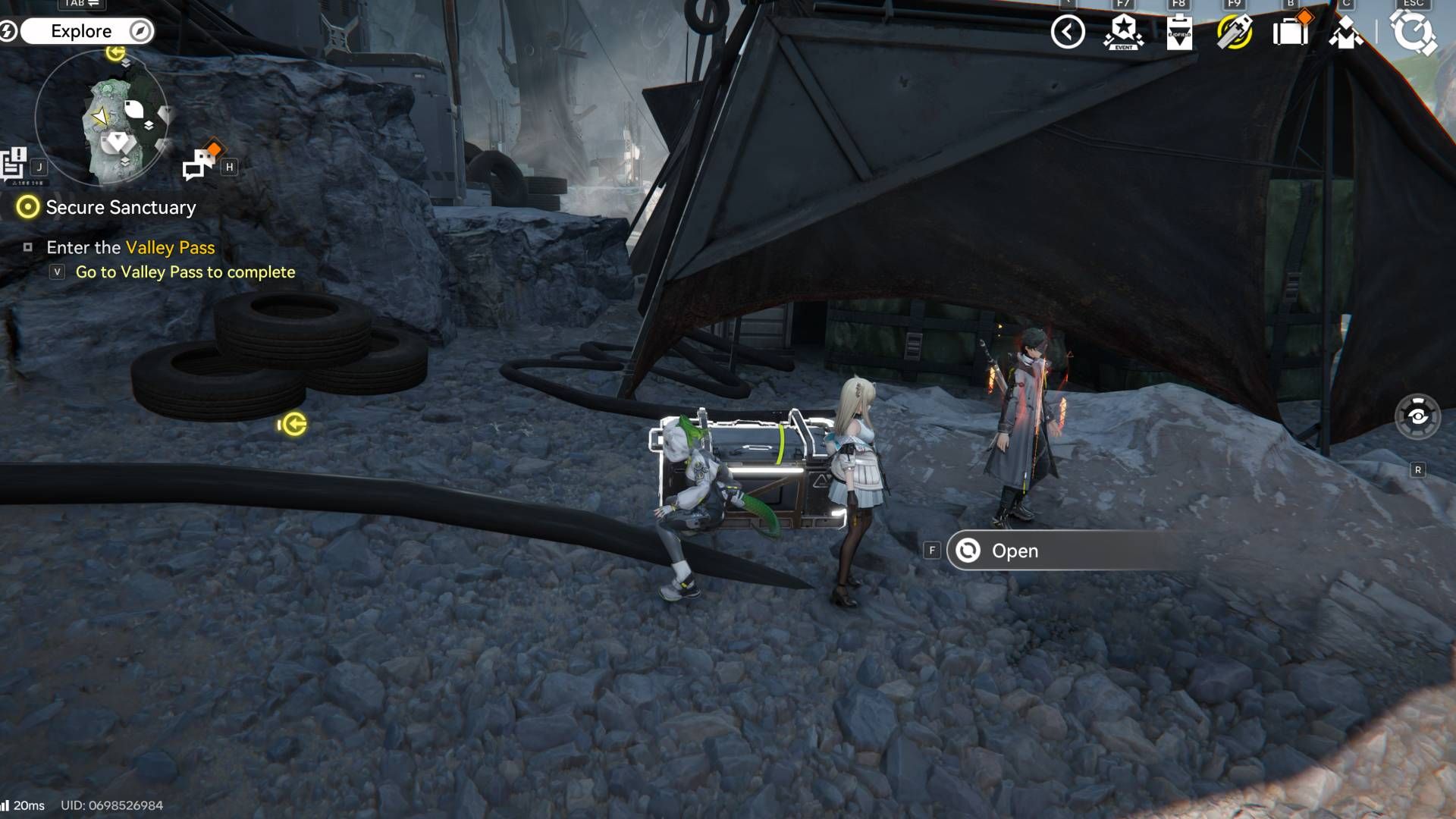Open the operator character icon

click(1345, 33)
